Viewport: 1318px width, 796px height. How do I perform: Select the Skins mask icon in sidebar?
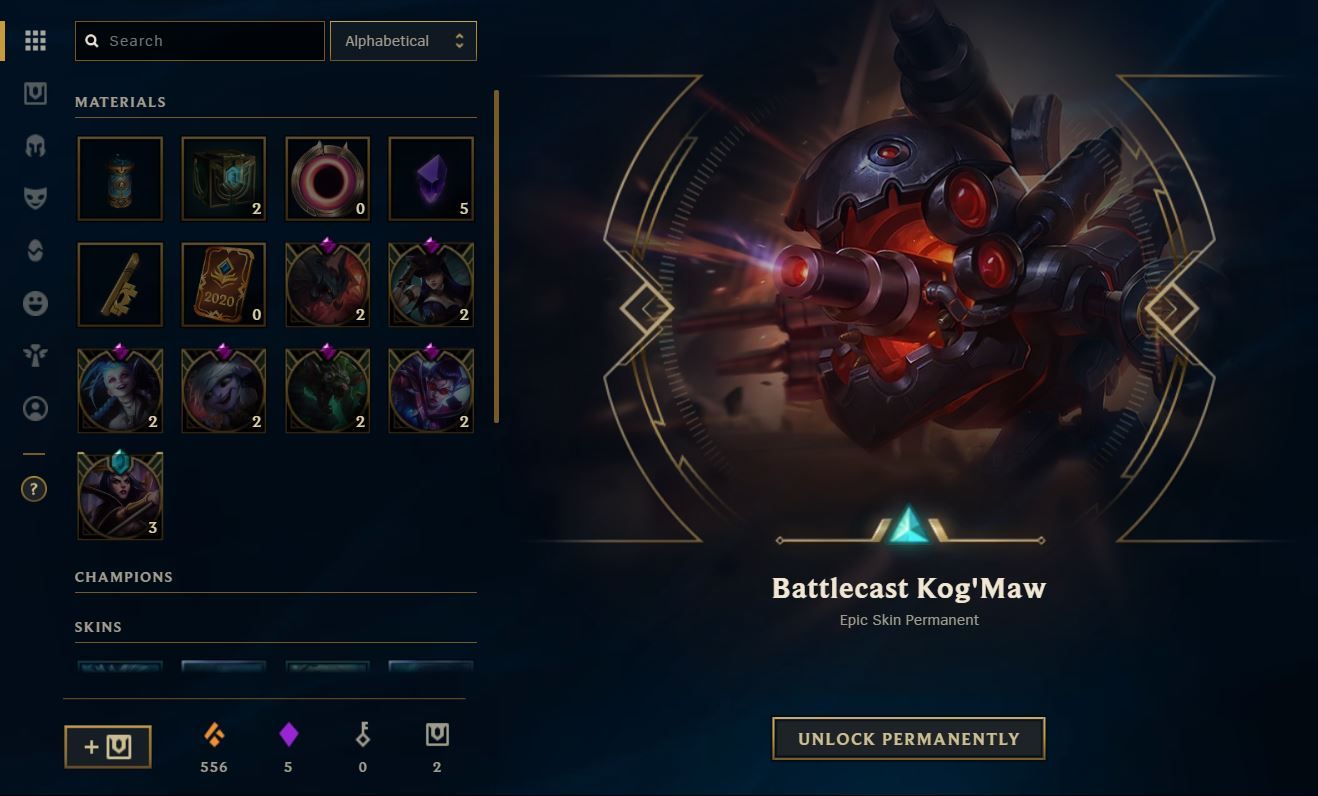pos(35,199)
